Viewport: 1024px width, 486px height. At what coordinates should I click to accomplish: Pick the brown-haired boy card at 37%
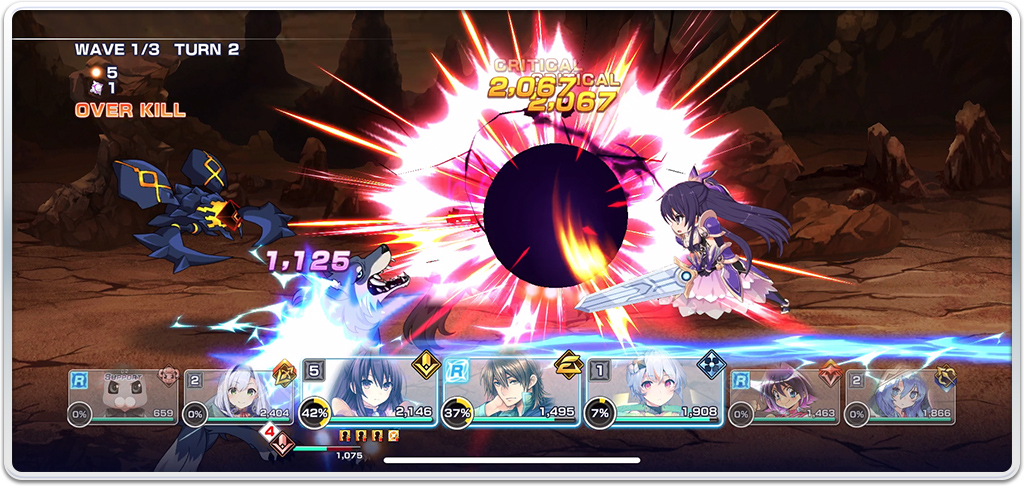511,395
